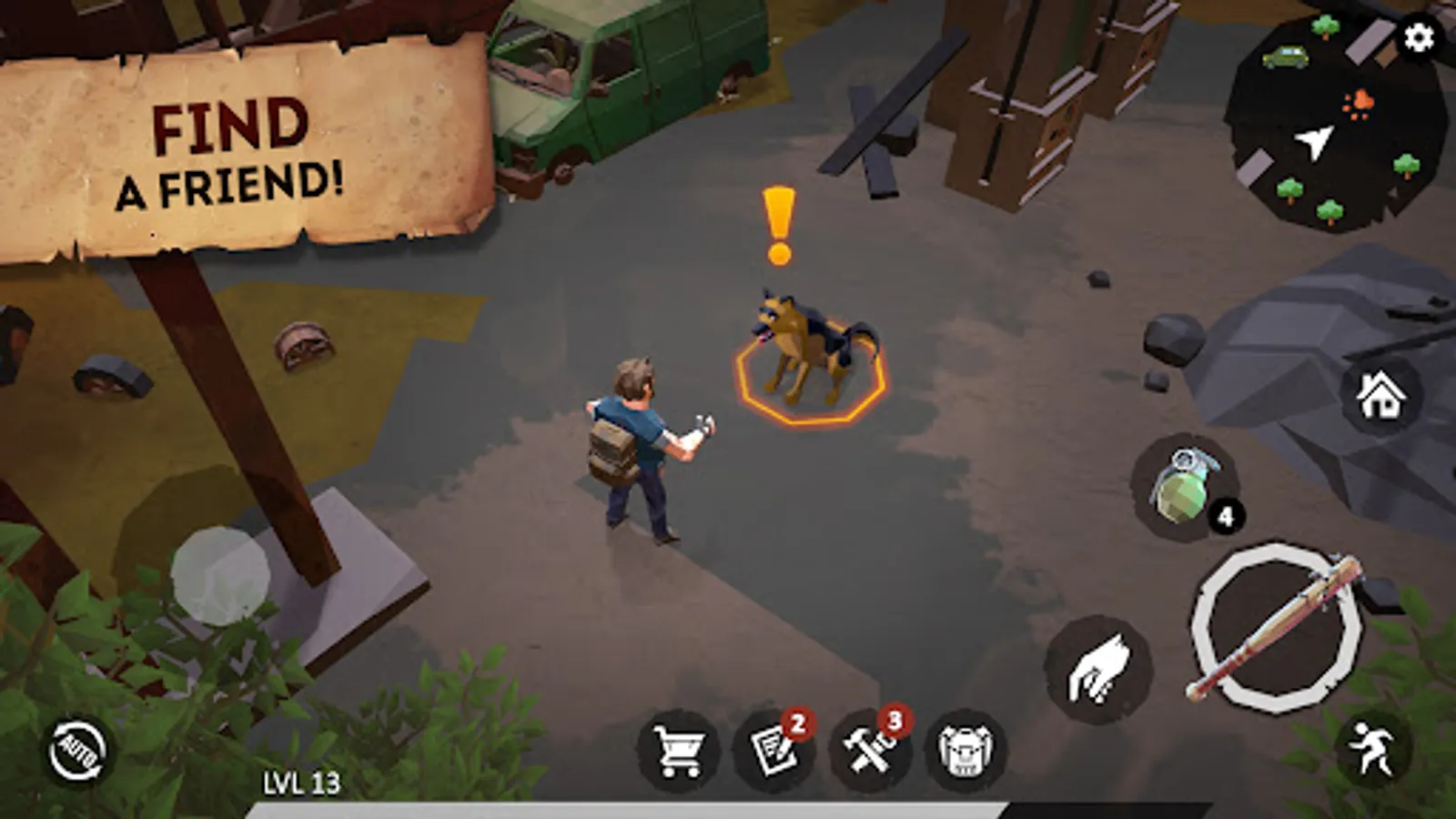Toggle AUTO combat mode
Screen dimensions: 1456x819
coord(77,746)
